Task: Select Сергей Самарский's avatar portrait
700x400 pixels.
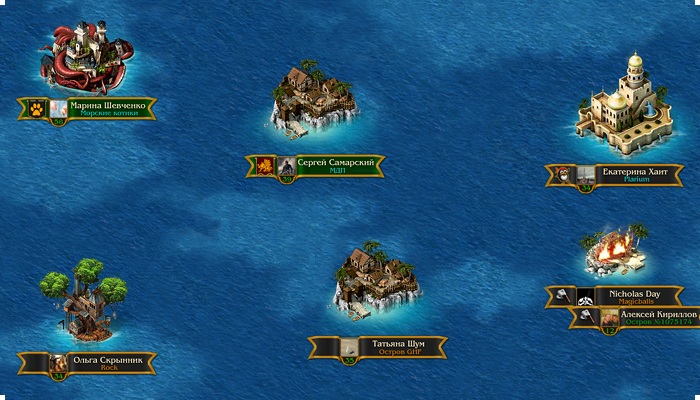Action: [287, 166]
